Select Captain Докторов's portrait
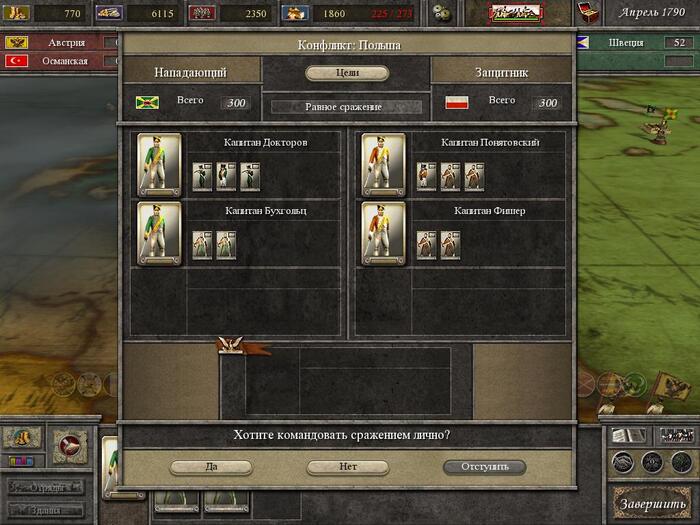 tap(159, 164)
